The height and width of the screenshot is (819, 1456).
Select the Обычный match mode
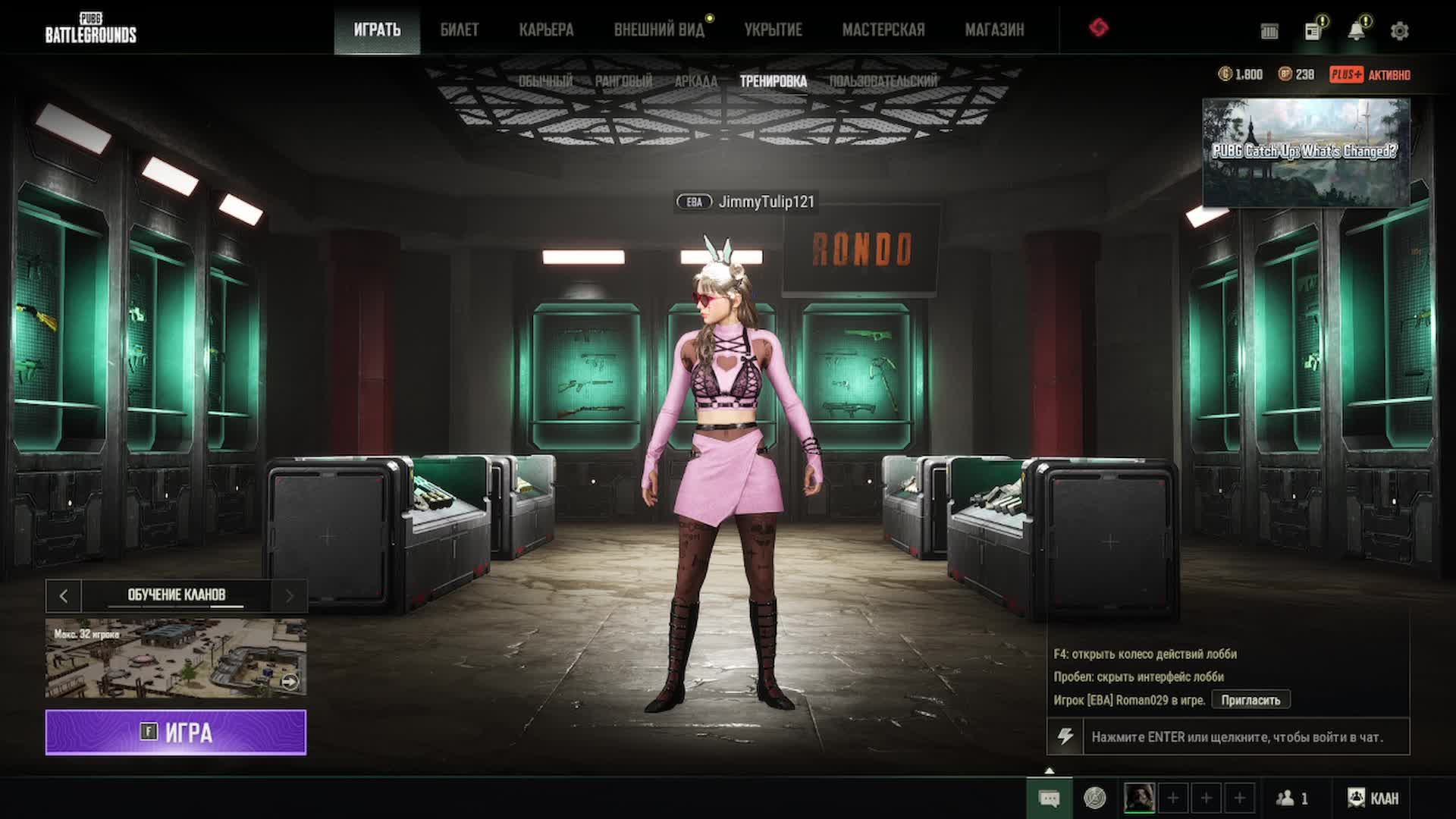pyautogui.click(x=545, y=81)
